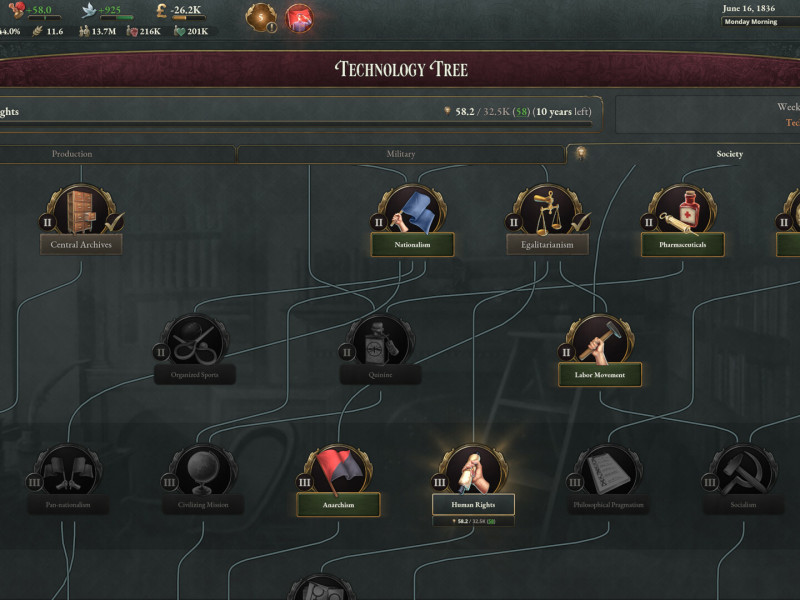800x600 pixels.
Task: Switch to the Military tab
Action: [x=400, y=154]
